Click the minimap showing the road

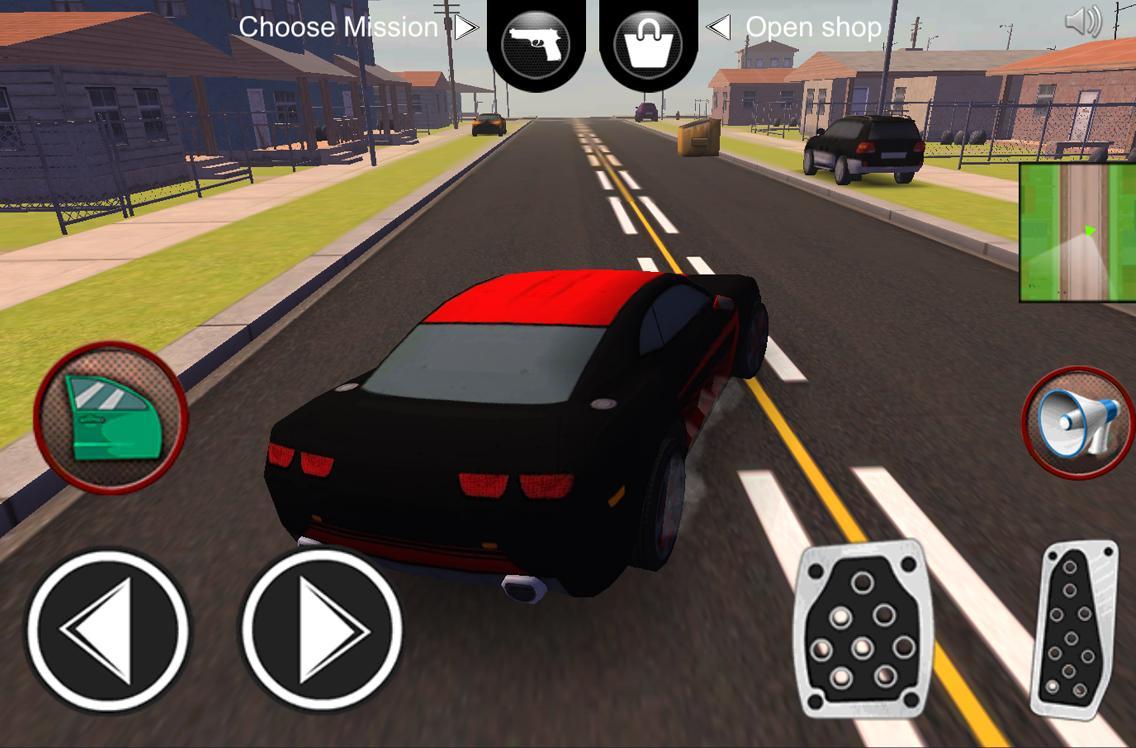(x=1077, y=232)
